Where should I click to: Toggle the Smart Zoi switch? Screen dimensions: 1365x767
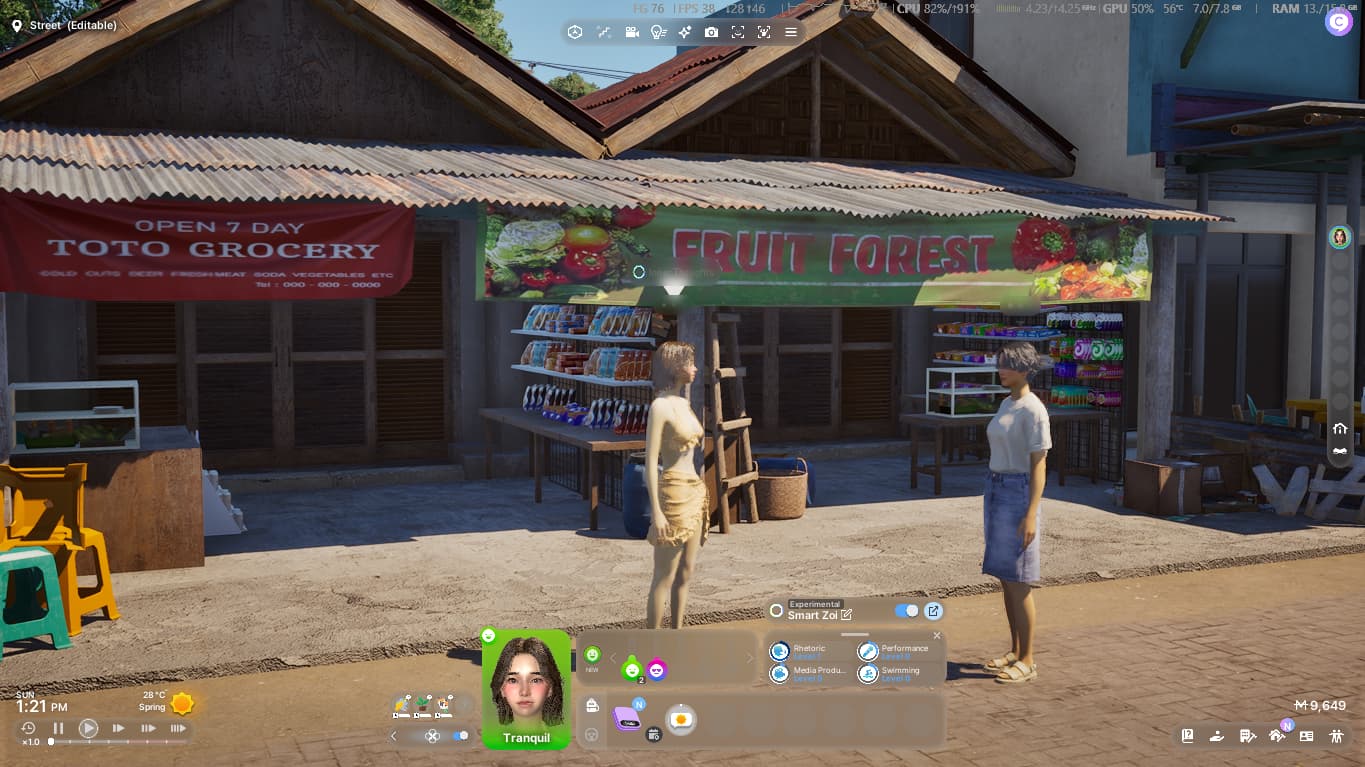click(907, 611)
